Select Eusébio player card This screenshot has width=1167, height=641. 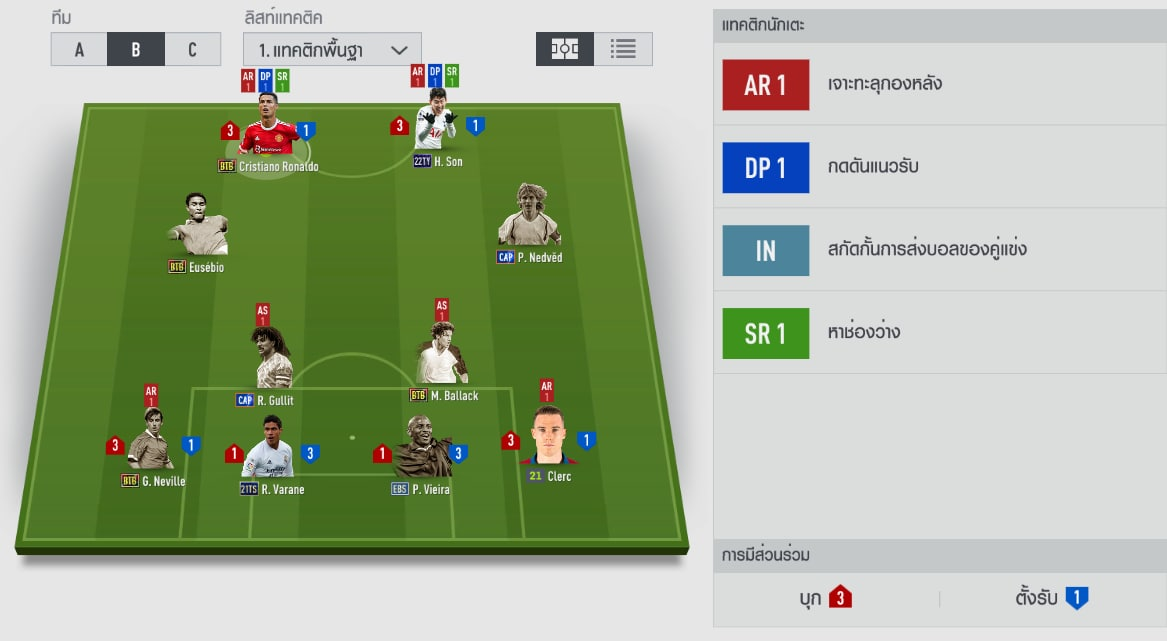pyautogui.click(x=197, y=227)
